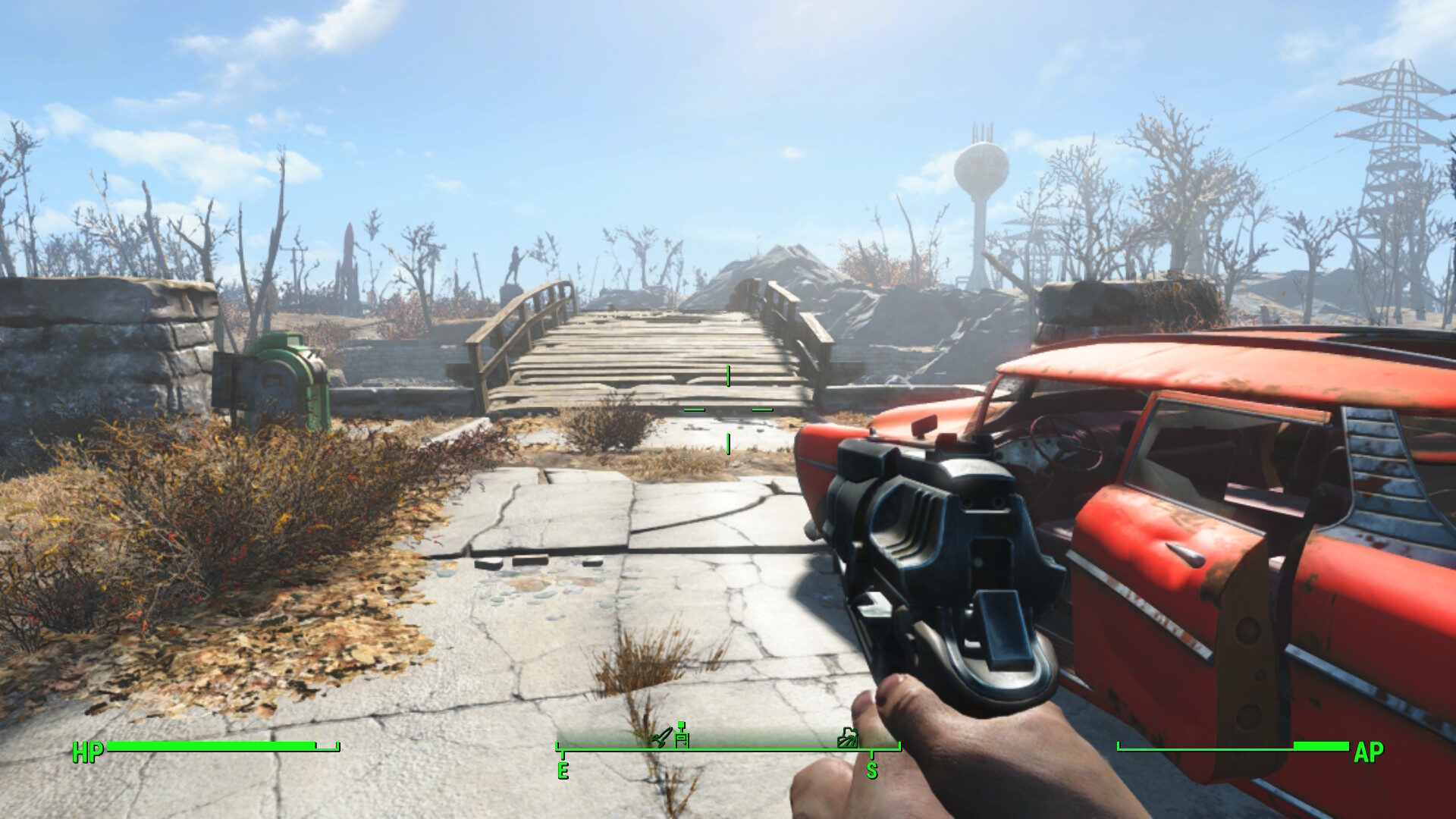The image size is (1456, 819).
Task: Click the S cardinal marker on the compass
Action: point(873,772)
